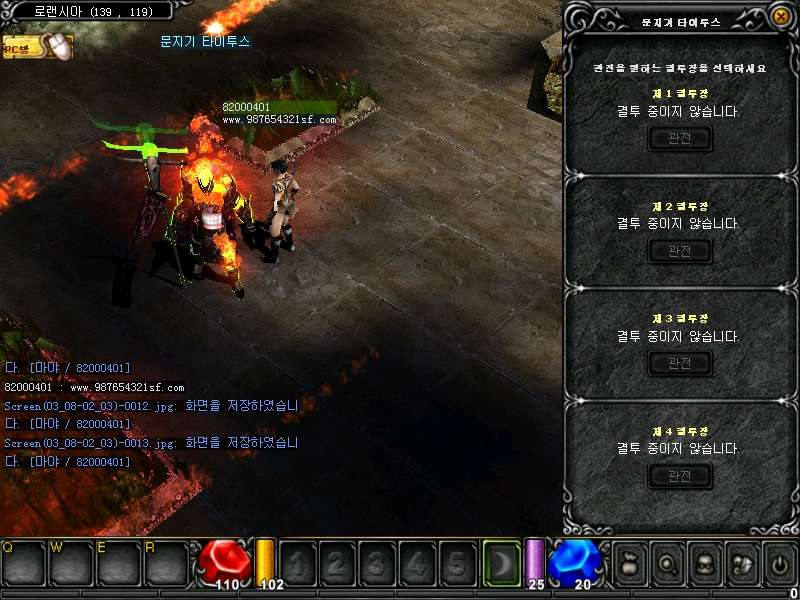The height and width of the screenshot is (600, 800).
Task: Open the power-symbol system menu
Action: 779,565
